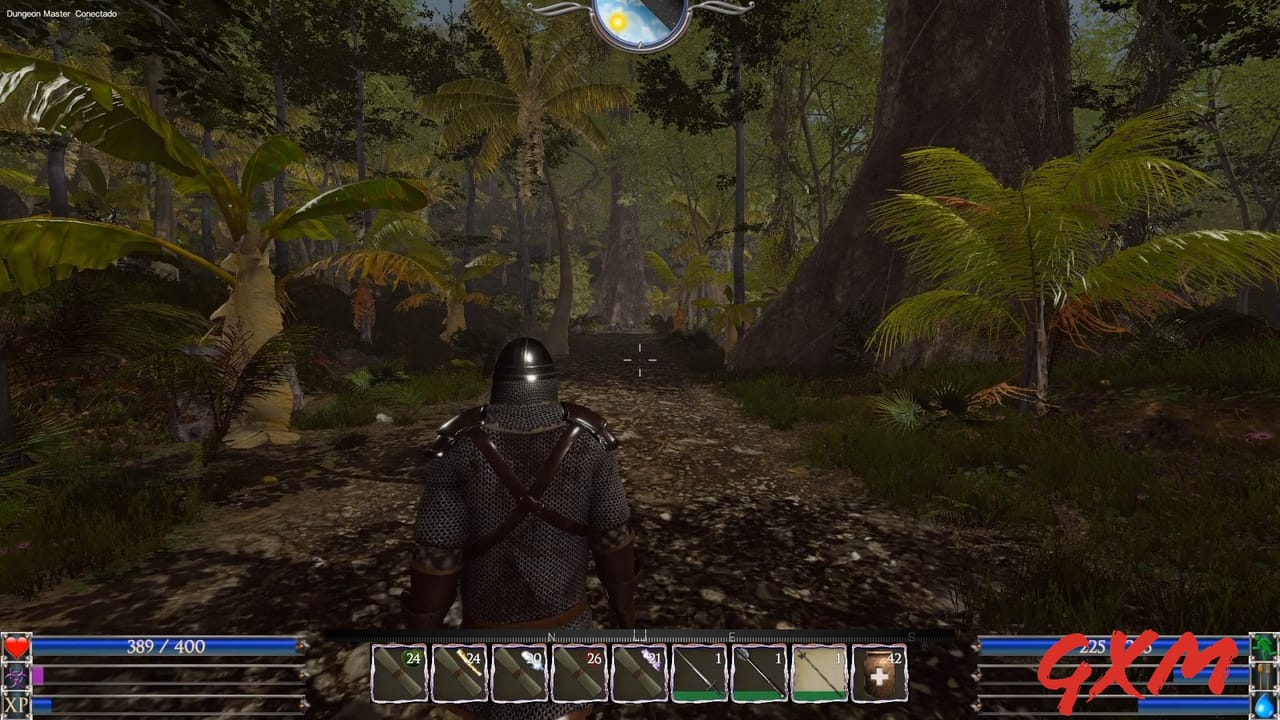Click the blue water droplet thirst icon

point(1265,705)
